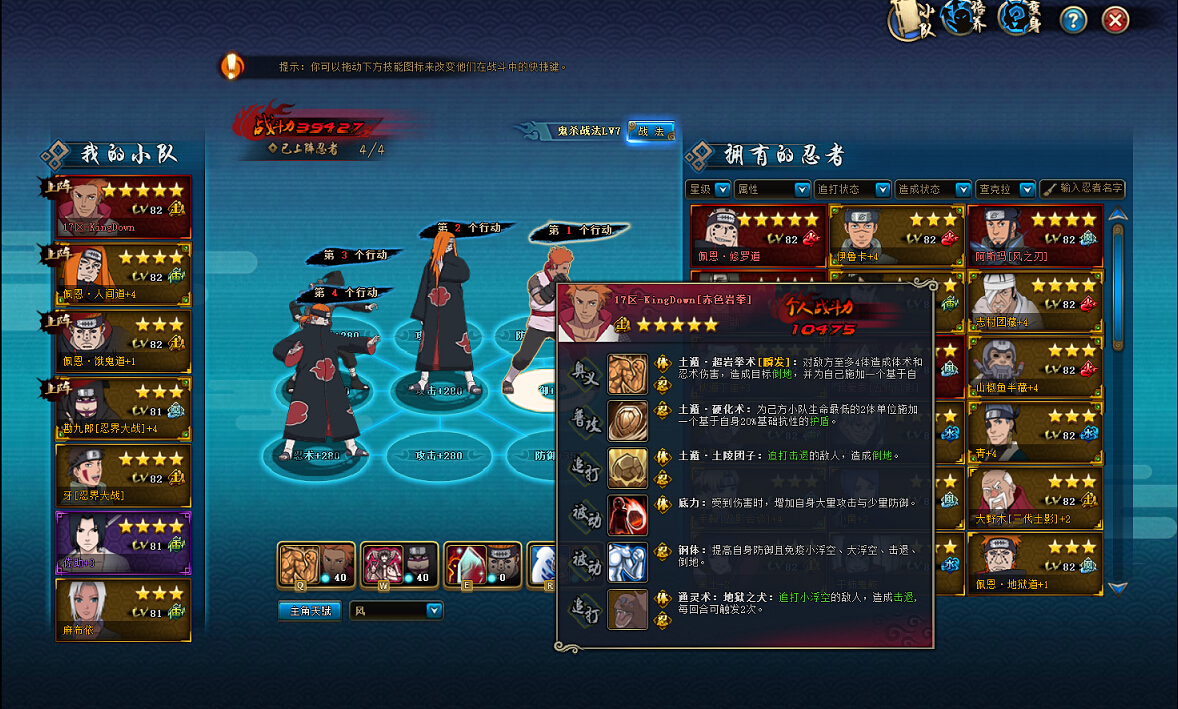Pick 牙[忍界大战] from my squad list
This screenshot has height=709, width=1178.
(x=124, y=475)
